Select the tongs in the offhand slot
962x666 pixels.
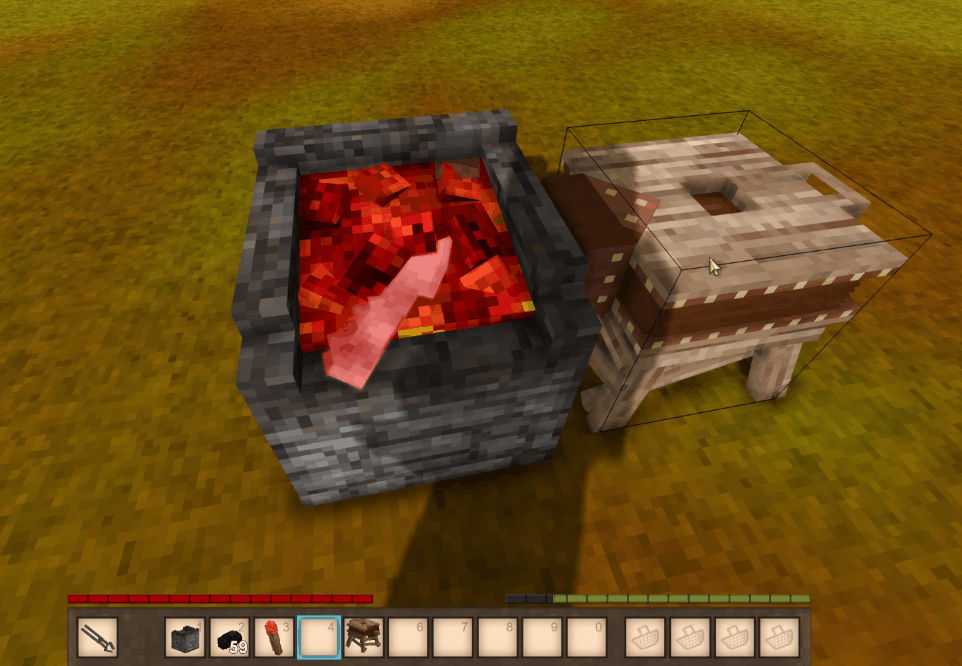[x=97, y=637]
